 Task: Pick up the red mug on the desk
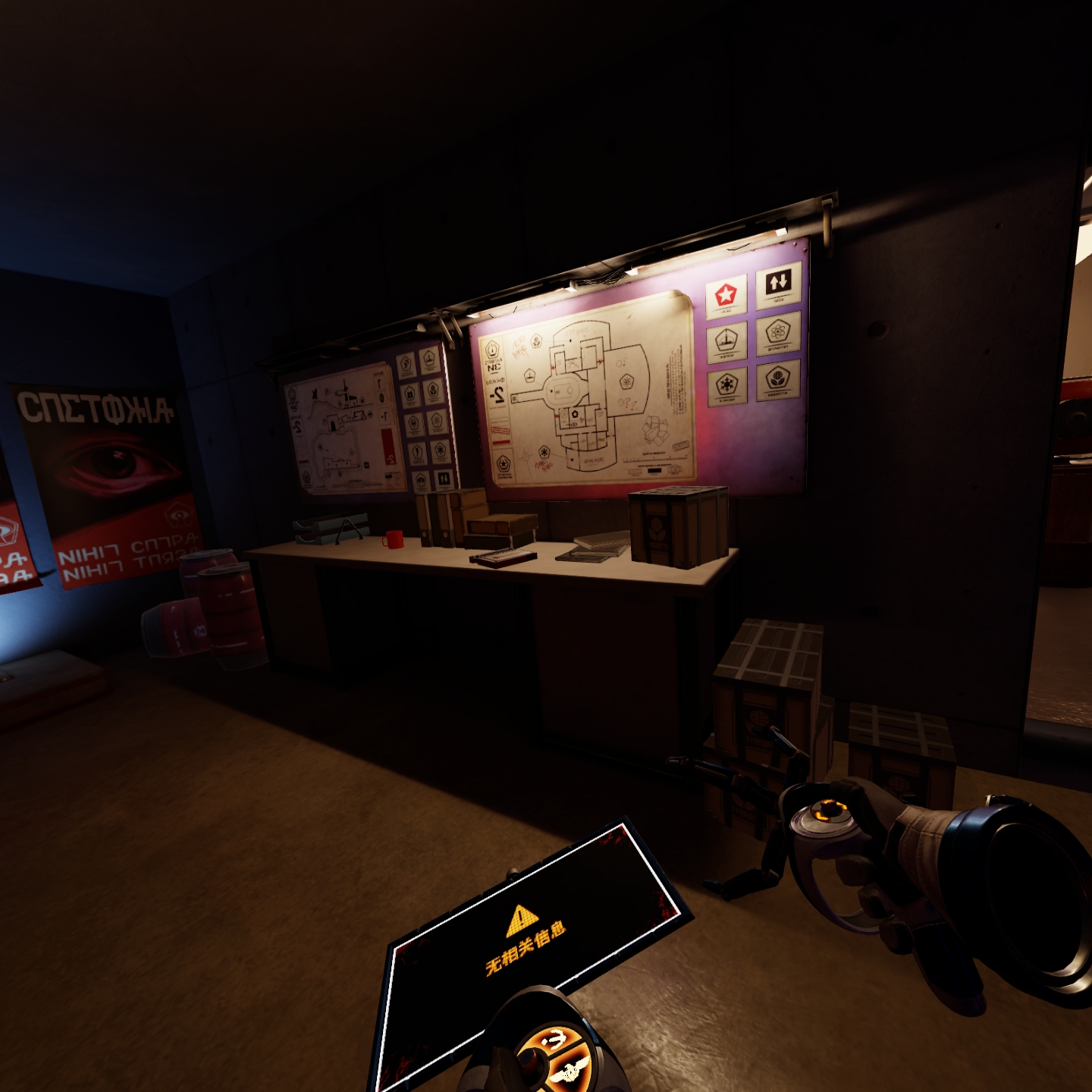[x=394, y=541]
